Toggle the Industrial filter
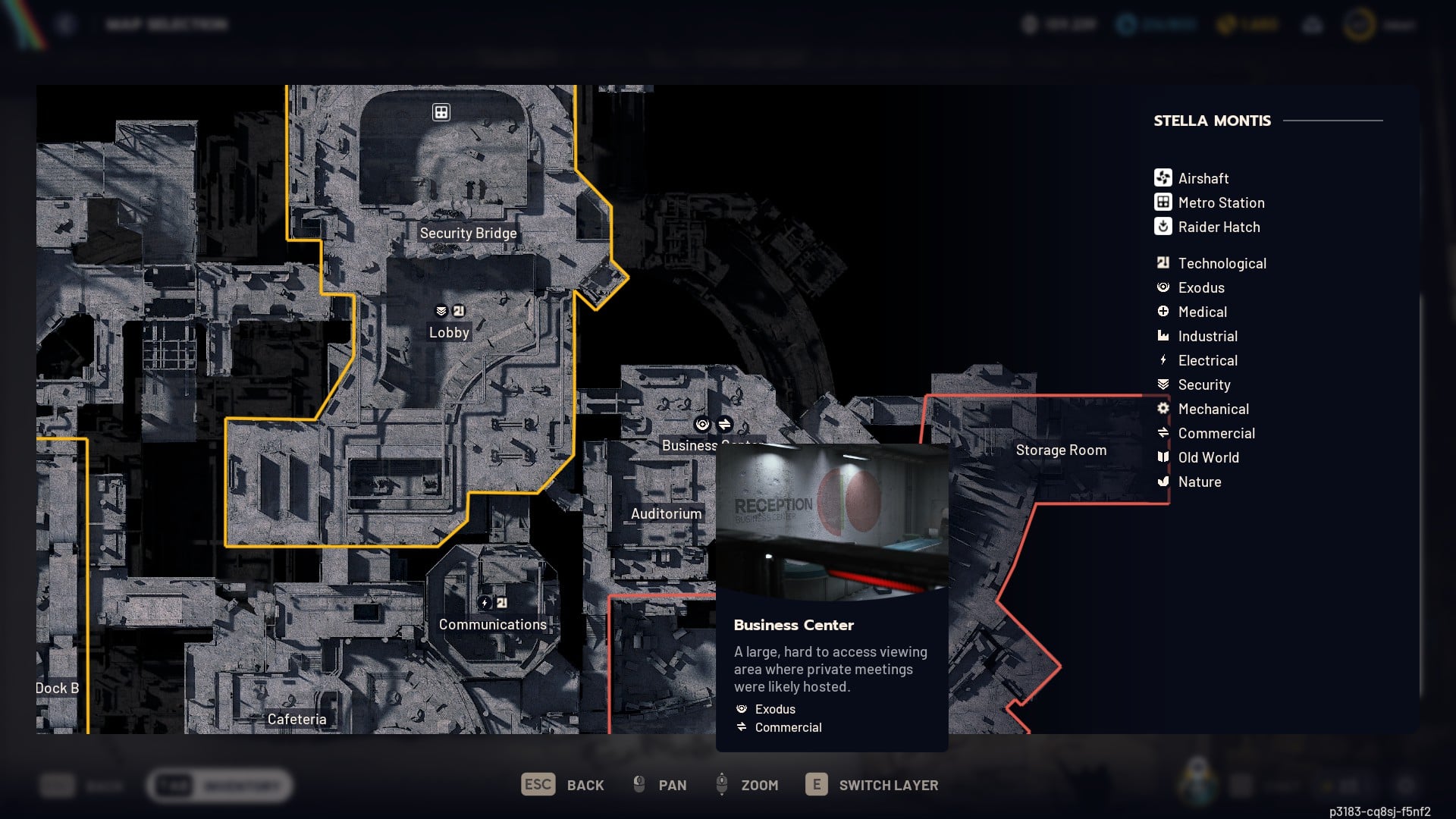 click(x=1164, y=335)
